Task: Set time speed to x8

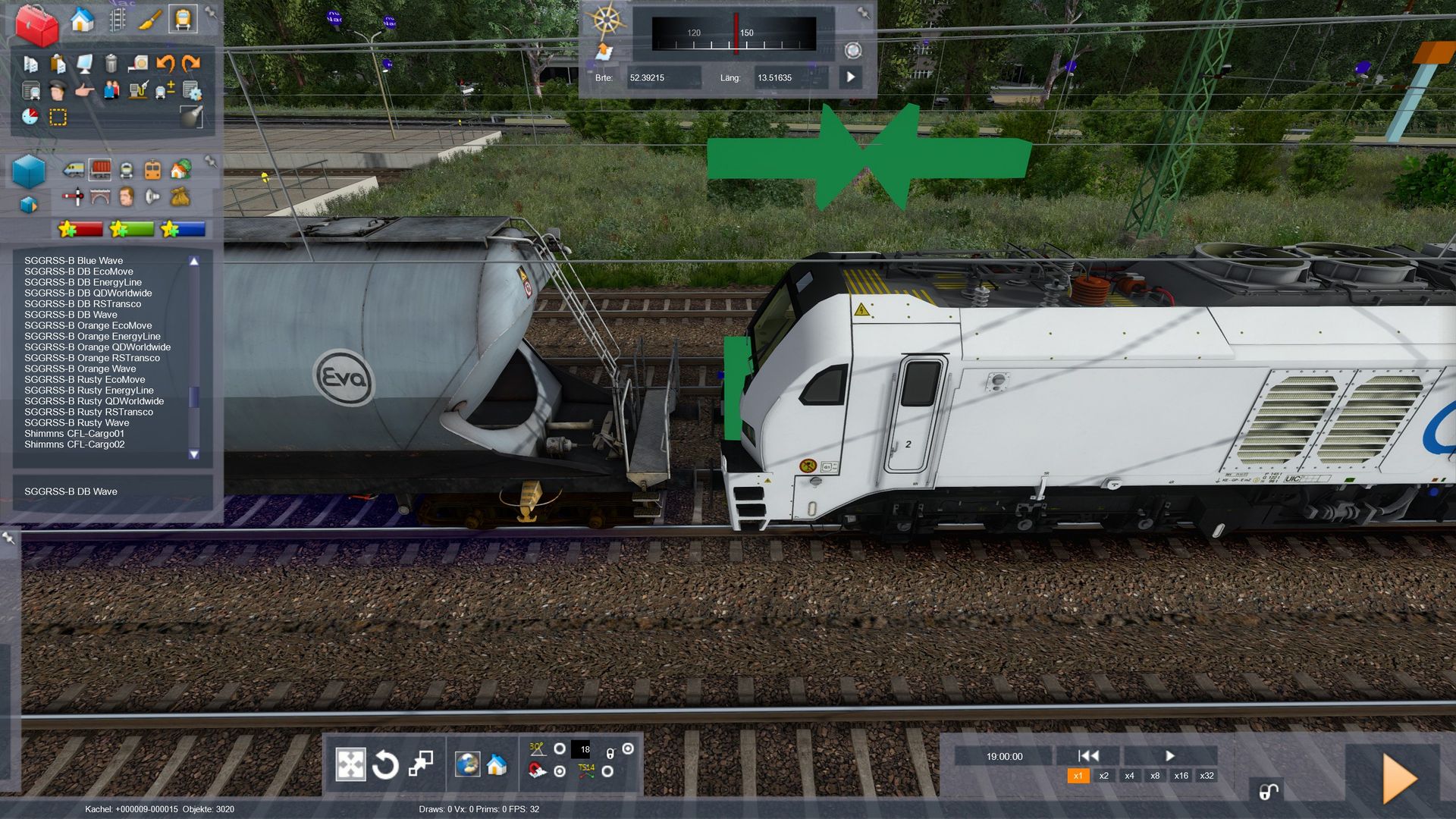Action: [1155, 776]
